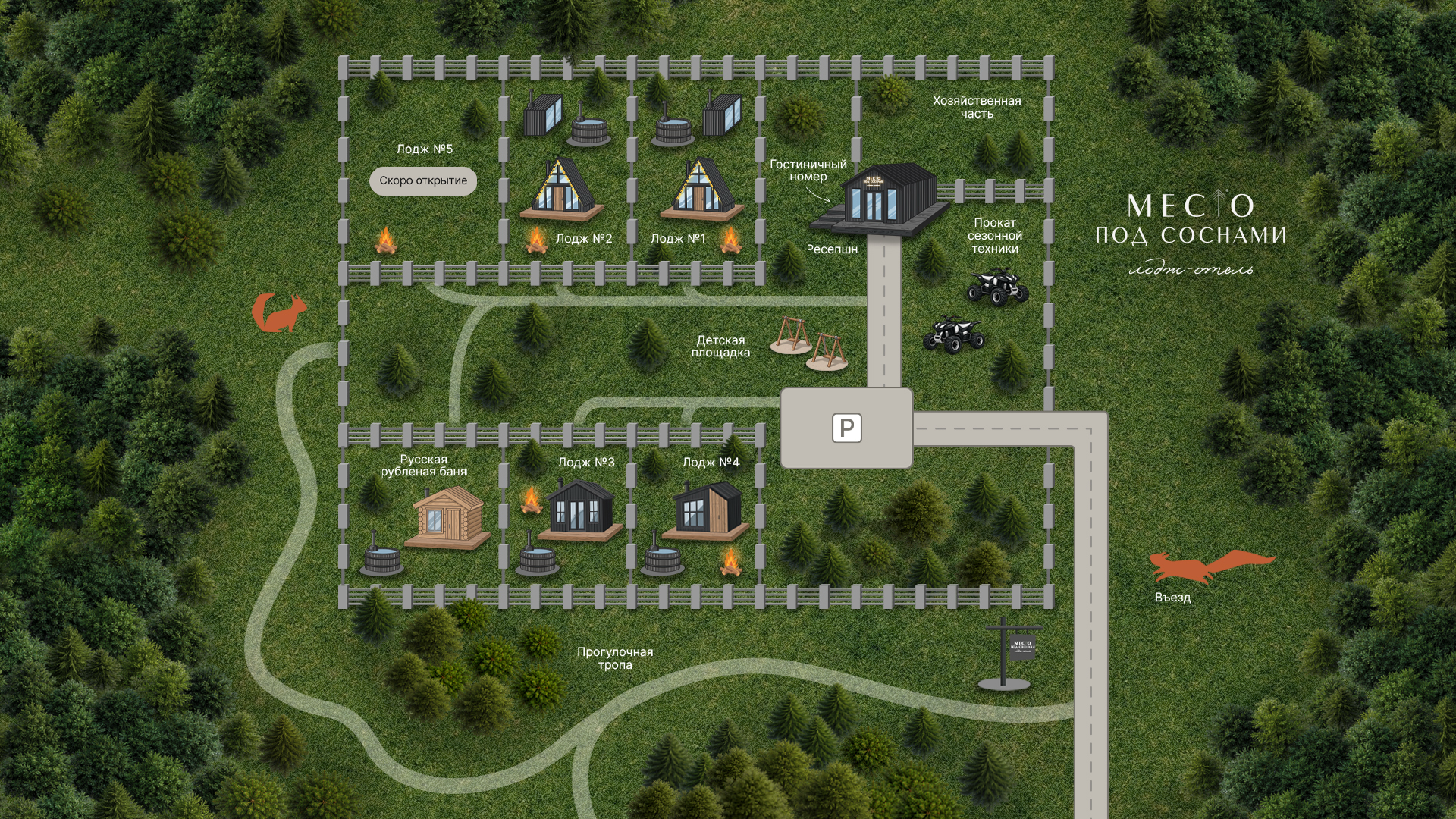Pick the "Лодж №4" map label
The image size is (1456, 819).
tap(711, 463)
